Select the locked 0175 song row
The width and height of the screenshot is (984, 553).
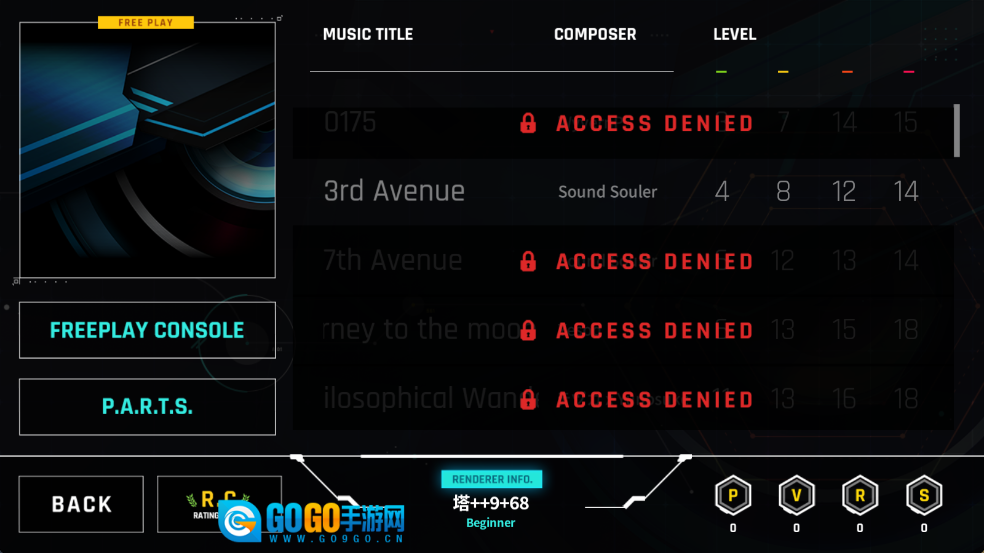622,123
